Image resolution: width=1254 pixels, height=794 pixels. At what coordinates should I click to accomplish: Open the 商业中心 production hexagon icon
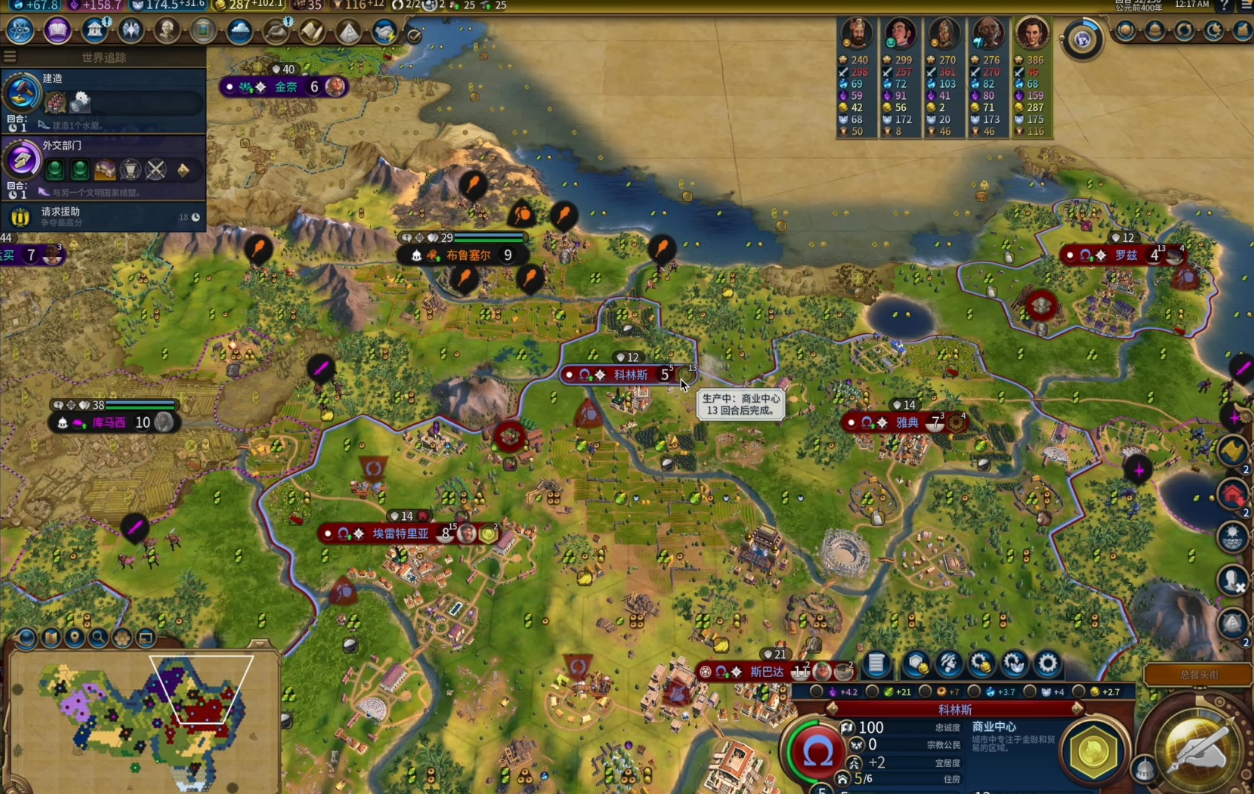coord(1093,750)
